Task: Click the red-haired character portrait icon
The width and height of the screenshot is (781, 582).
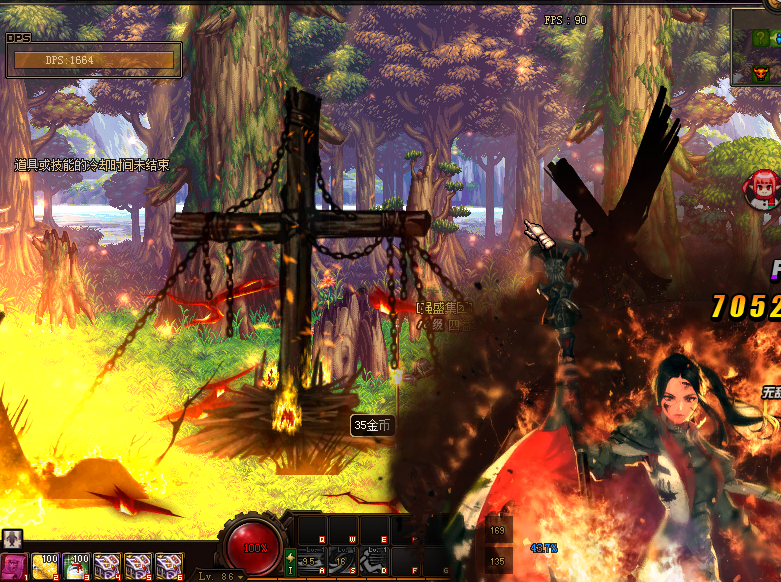Action: point(762,186)
